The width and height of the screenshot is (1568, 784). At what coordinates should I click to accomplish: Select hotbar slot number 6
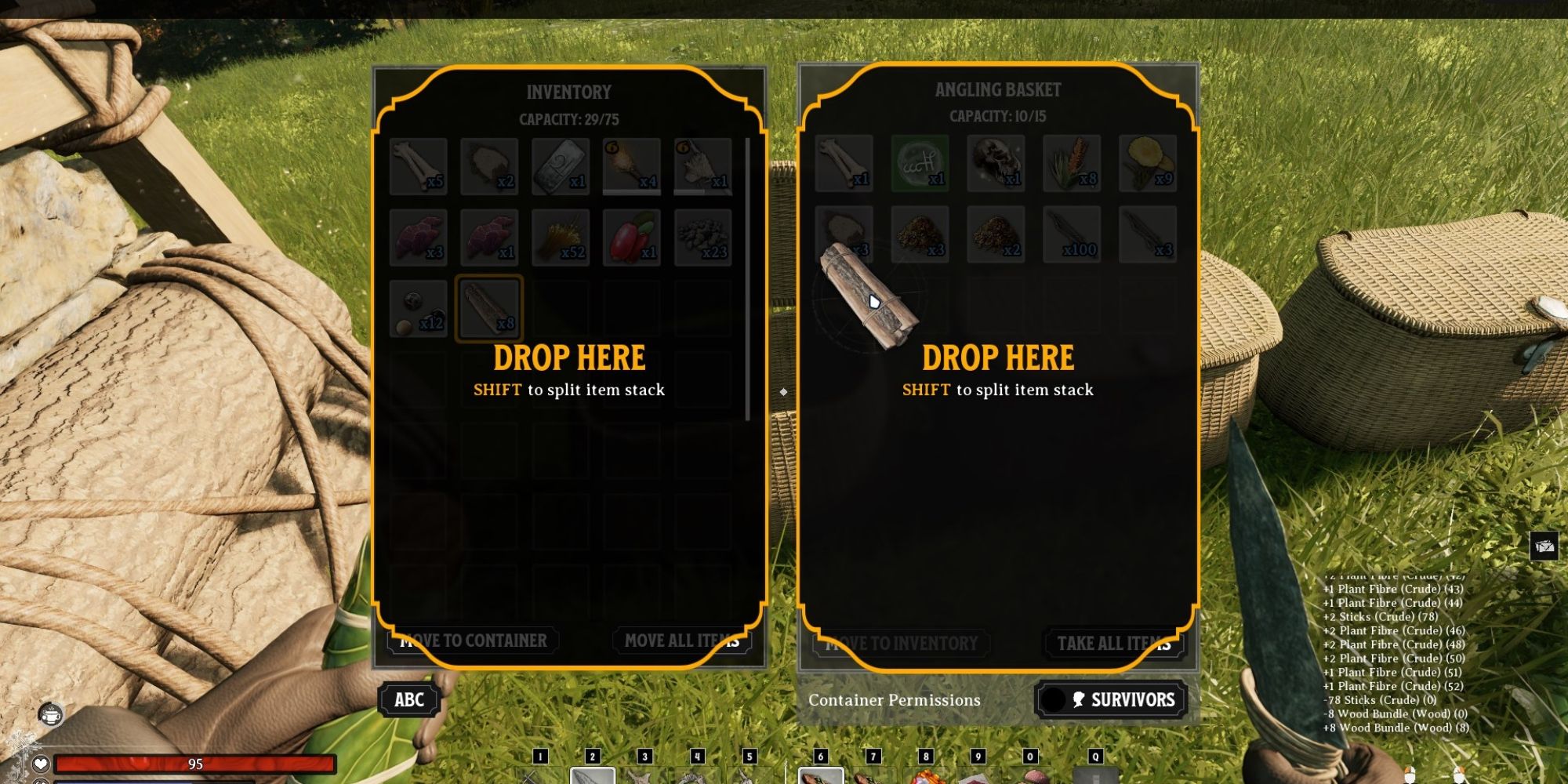(821, 774)
